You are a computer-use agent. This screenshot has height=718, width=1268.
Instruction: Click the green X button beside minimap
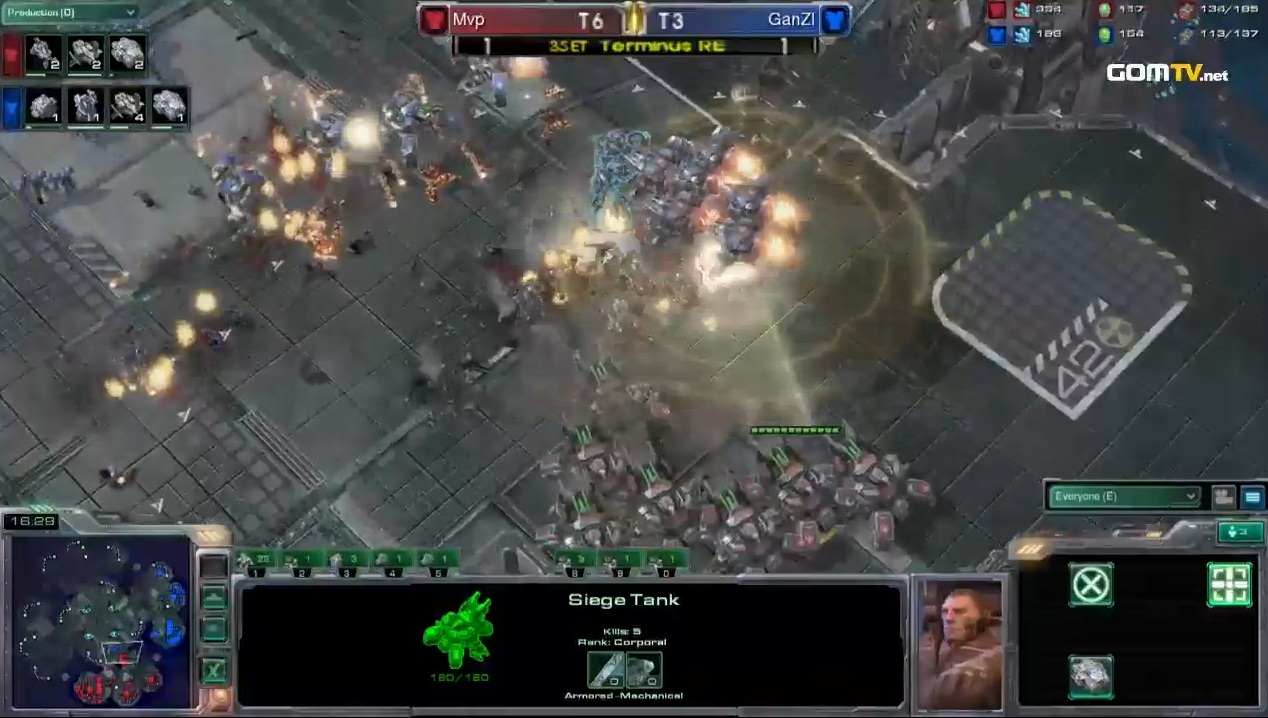point(213,669)
